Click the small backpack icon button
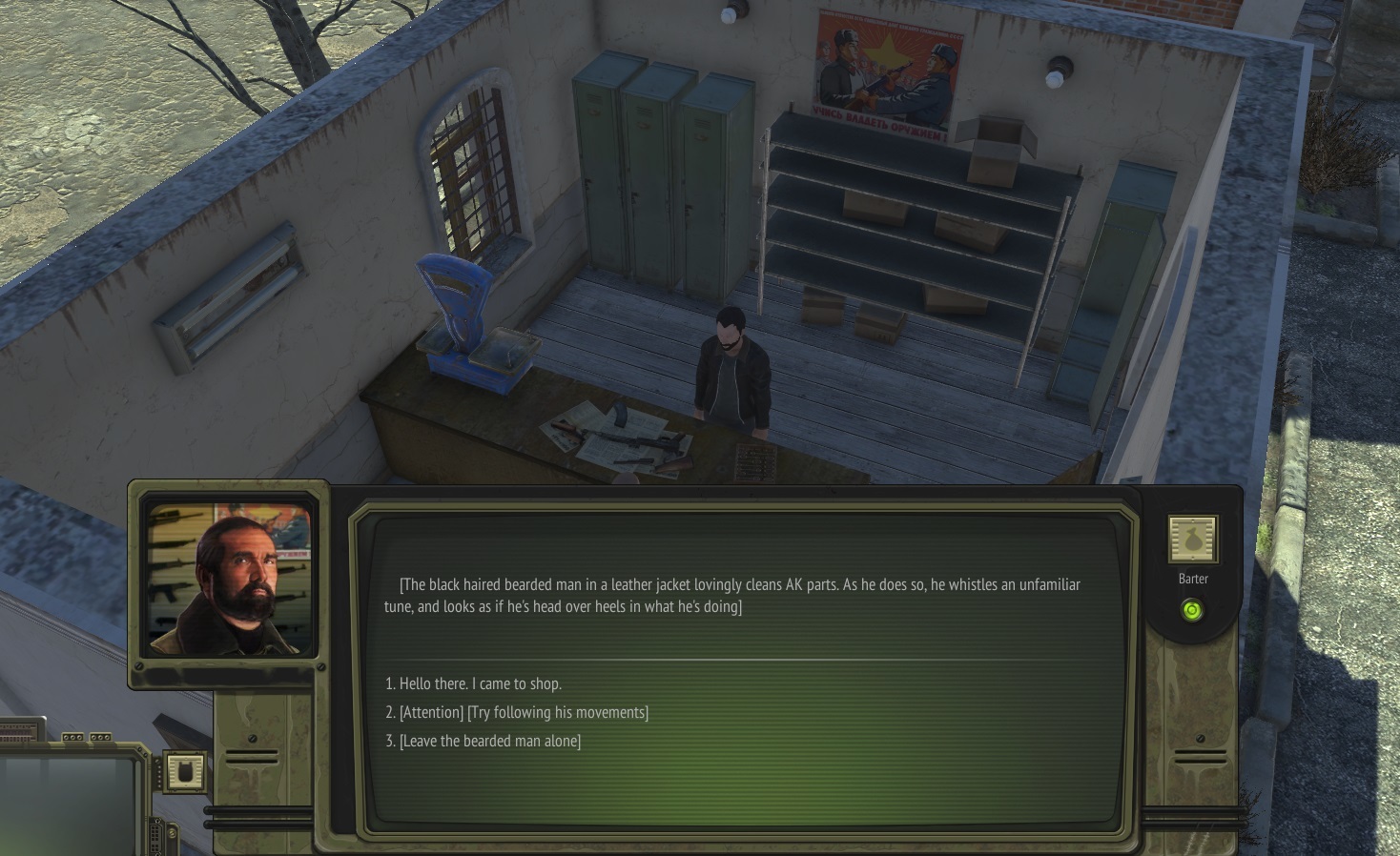Viewport: 1400px width, 856px height. click(185, 770)
